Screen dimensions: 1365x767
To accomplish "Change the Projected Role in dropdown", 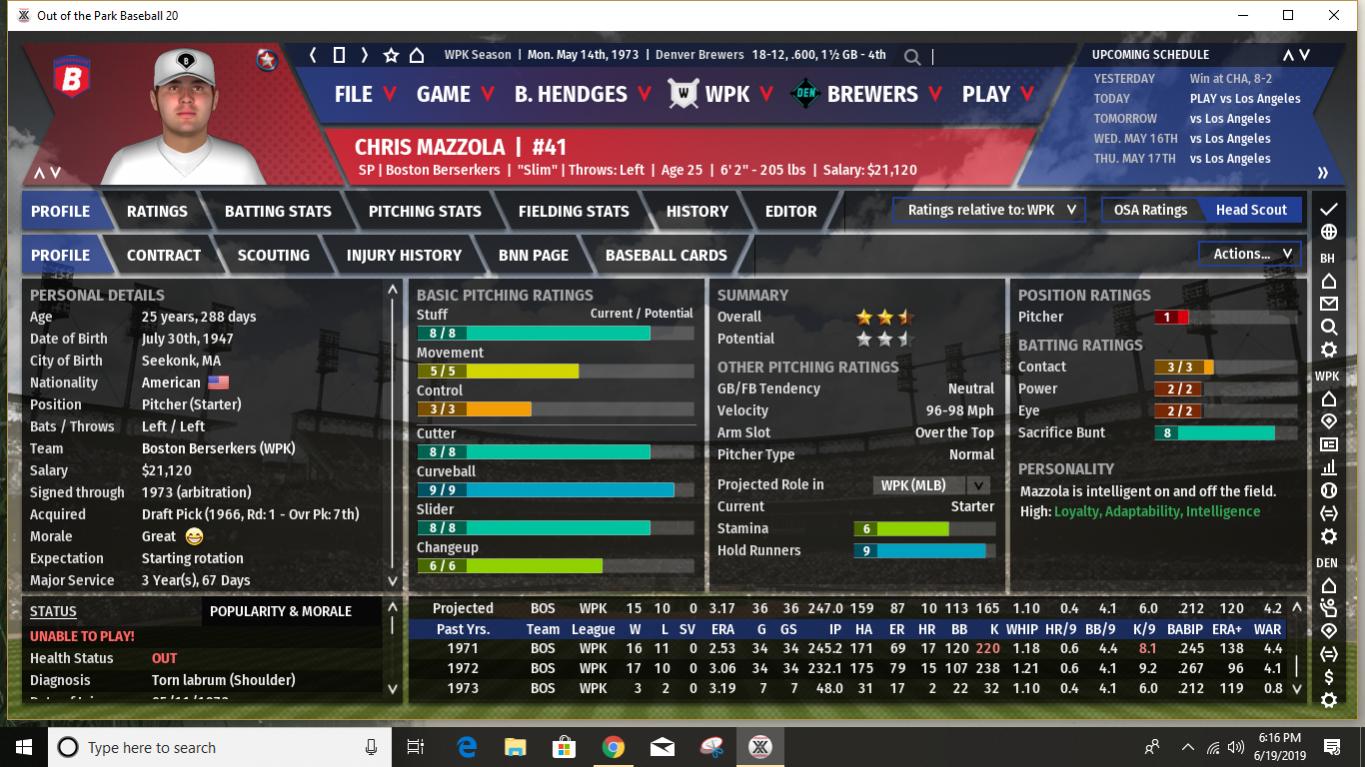I will tap(934, 485).
